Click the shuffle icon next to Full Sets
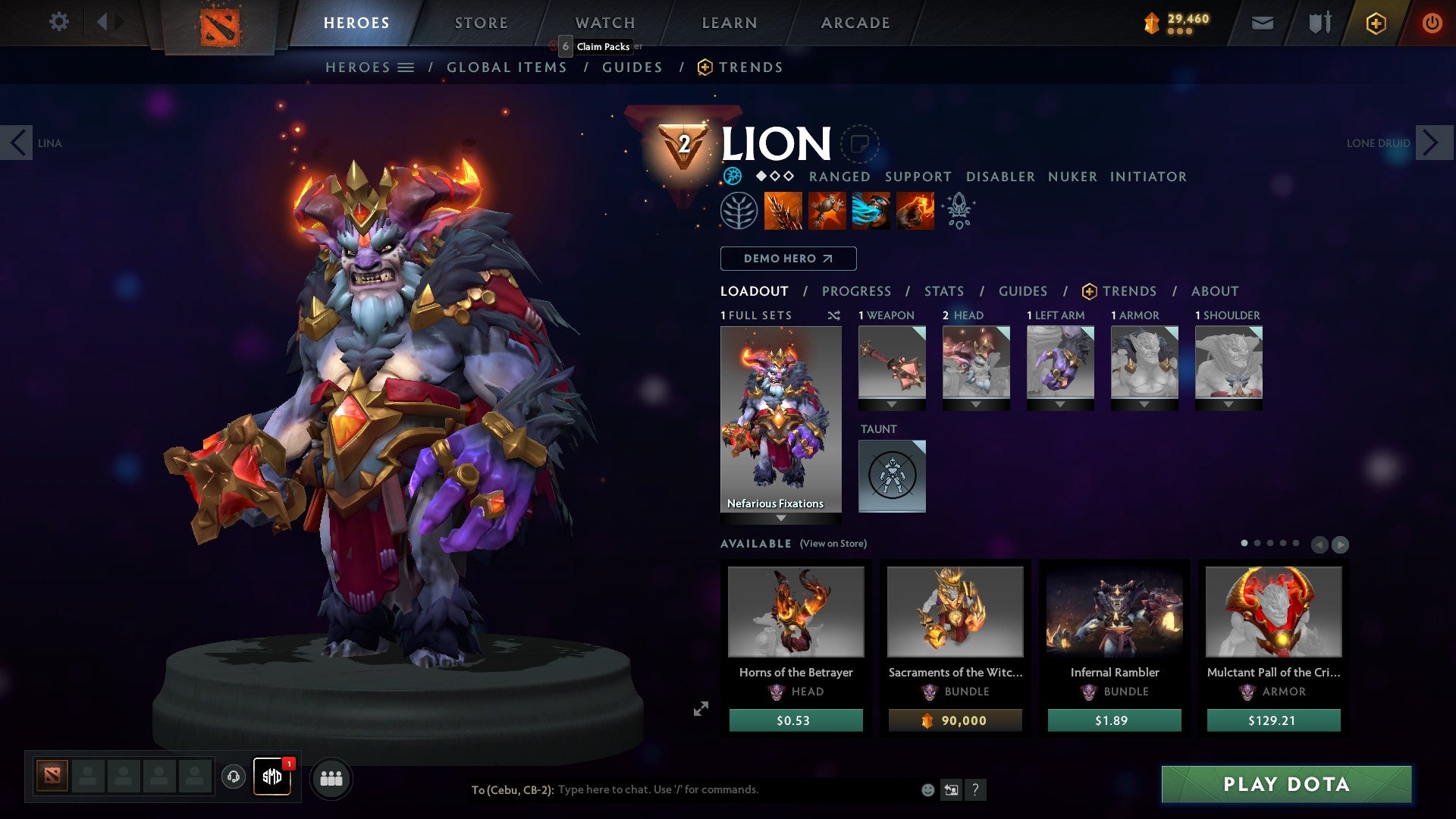1456x819 pixels. (x=833, y=315)
